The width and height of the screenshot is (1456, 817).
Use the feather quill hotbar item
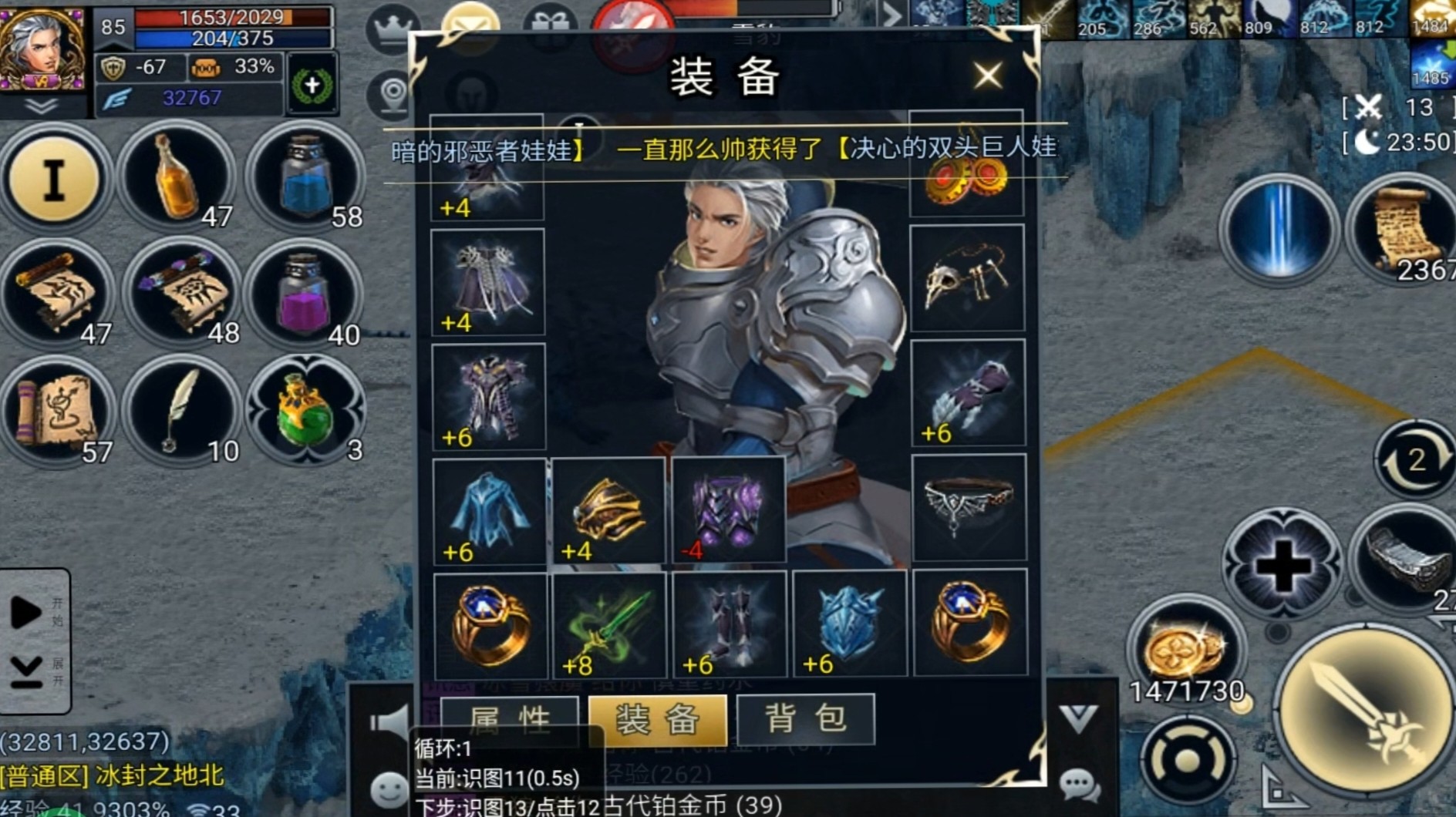click(x=180, y=412)
